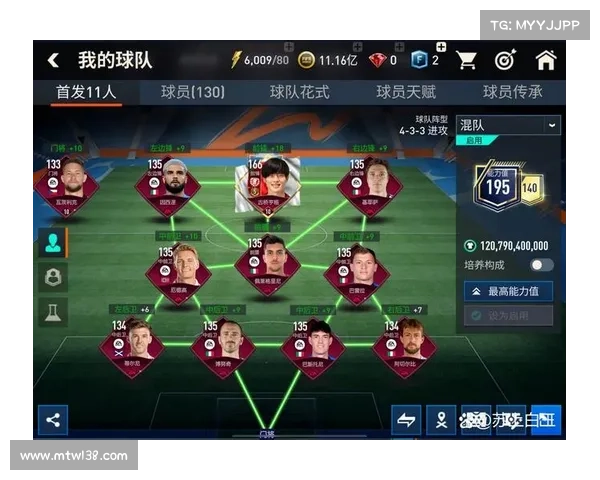Open the flask icon in the side panel
The image size is (600, 480).
coord(53,312)
